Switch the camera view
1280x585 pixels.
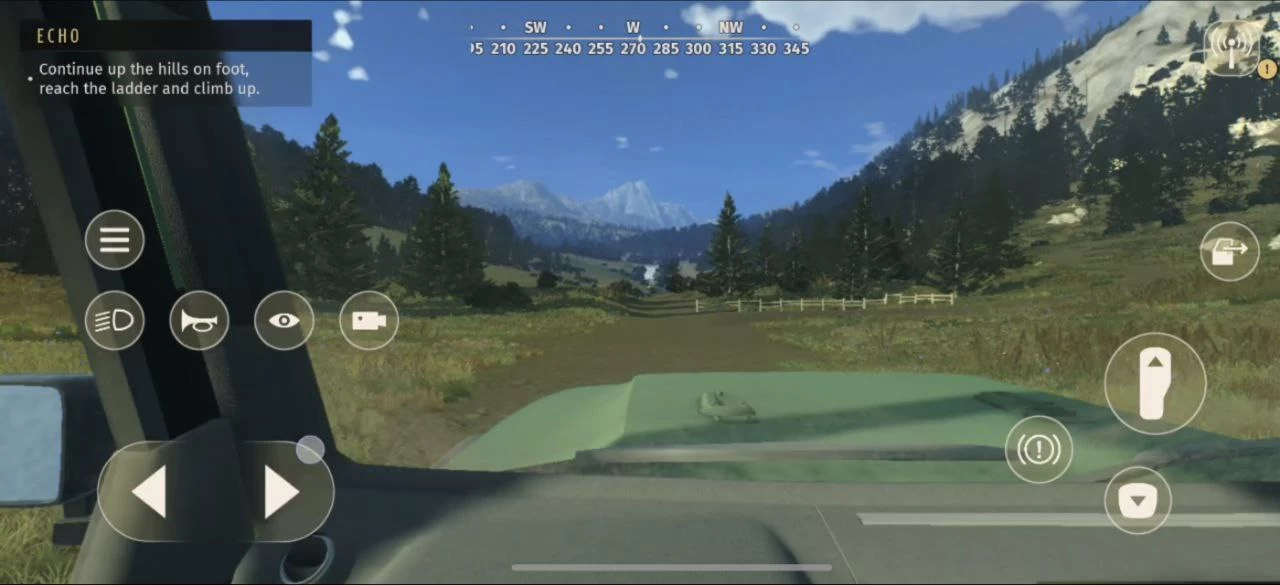click(x=369, y=321)
